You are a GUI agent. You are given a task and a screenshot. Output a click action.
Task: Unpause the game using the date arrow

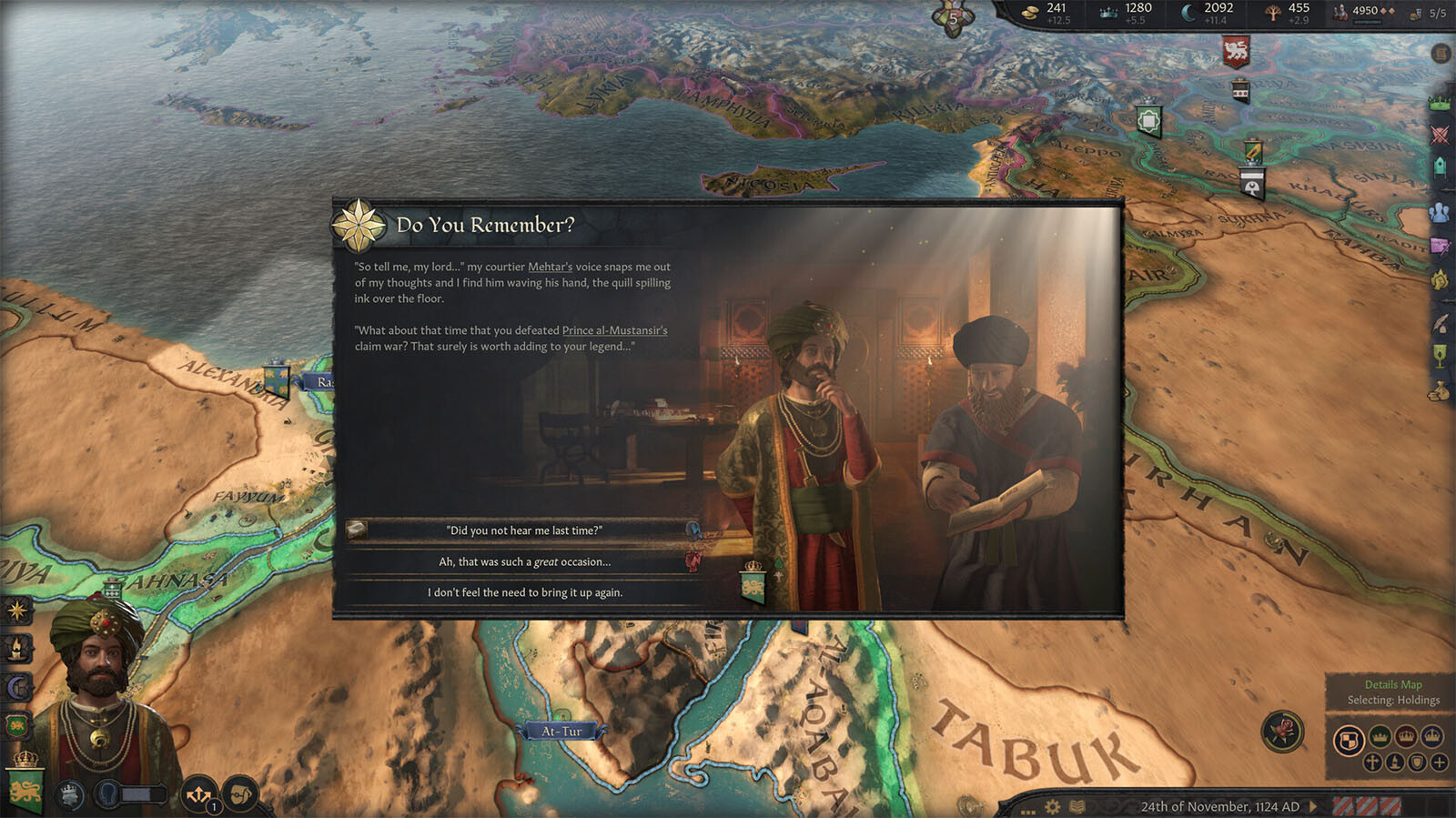pyautogui.click(x=1311, y=806)
